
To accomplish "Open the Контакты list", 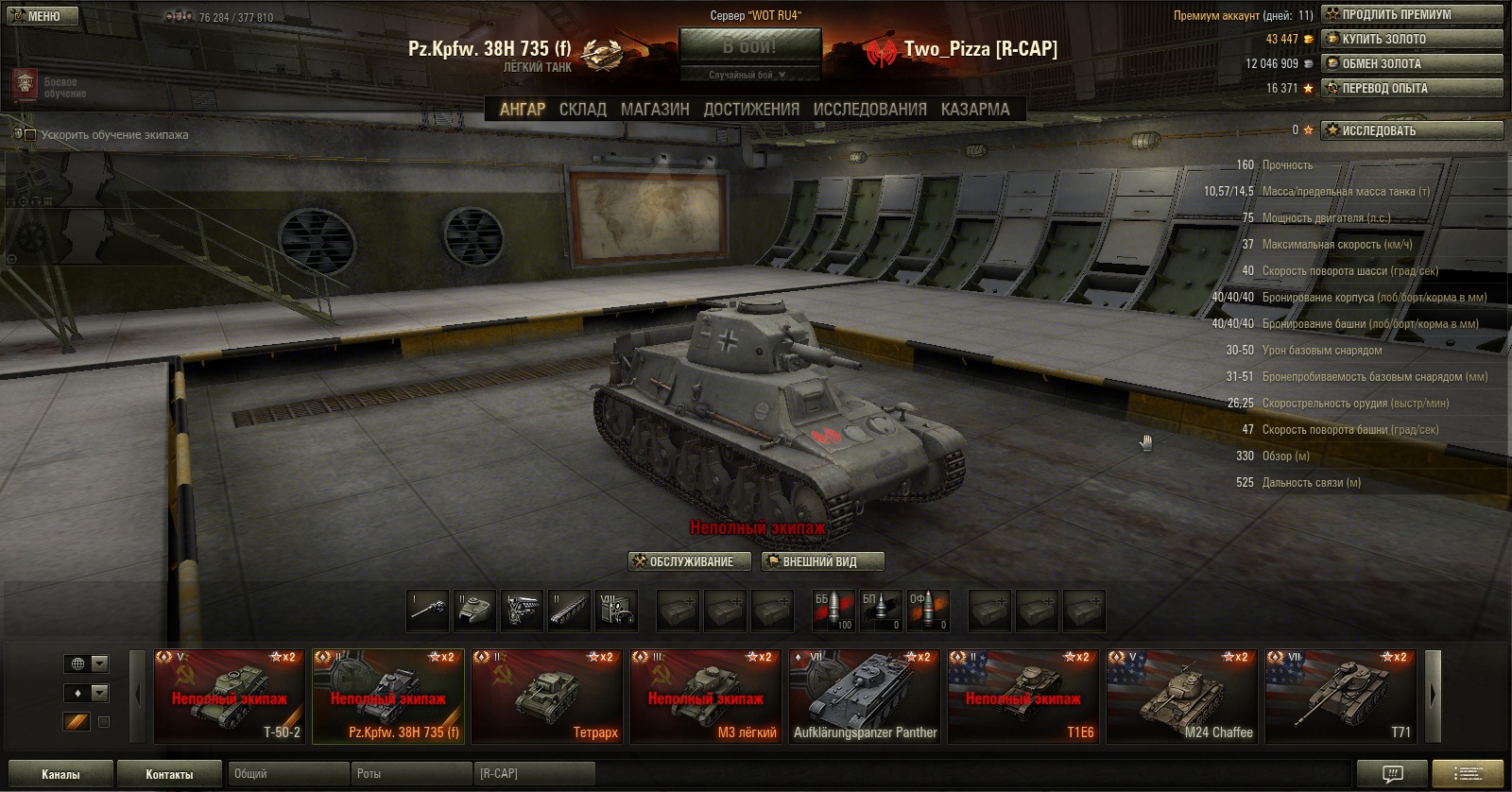I will 169,774.
